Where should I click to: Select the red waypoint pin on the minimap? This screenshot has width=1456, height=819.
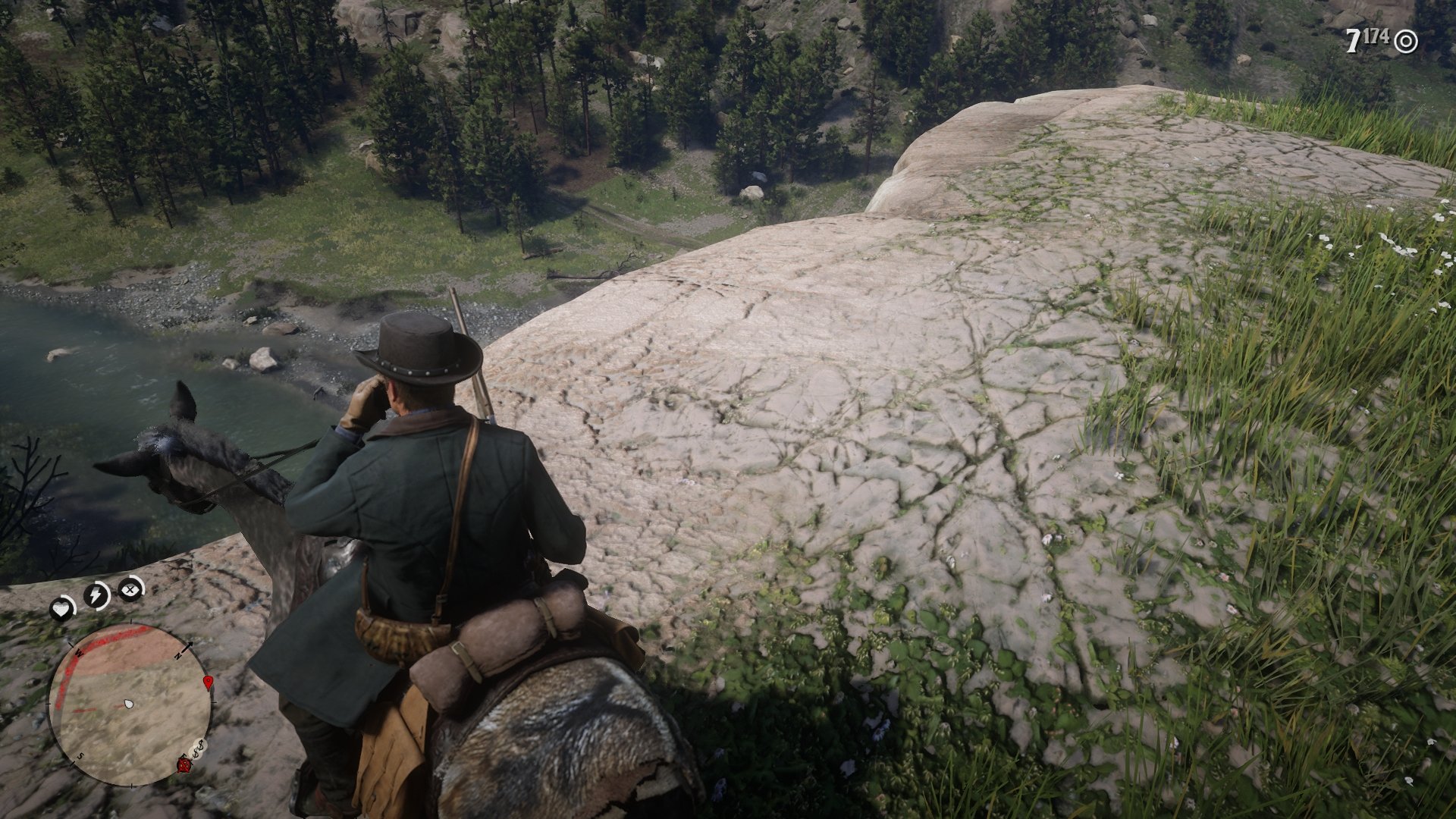(x=208, y=682)
